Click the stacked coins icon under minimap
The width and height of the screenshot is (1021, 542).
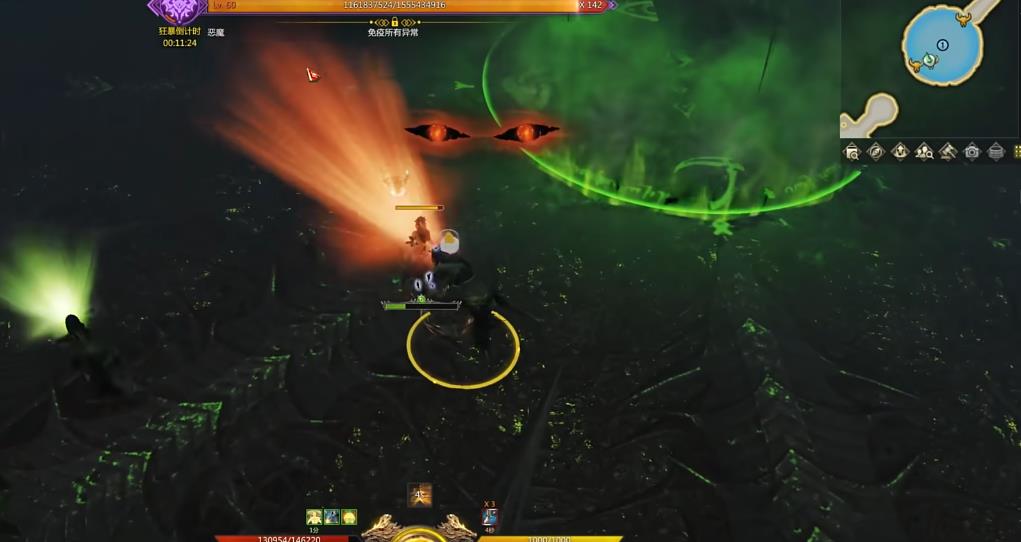996,152
